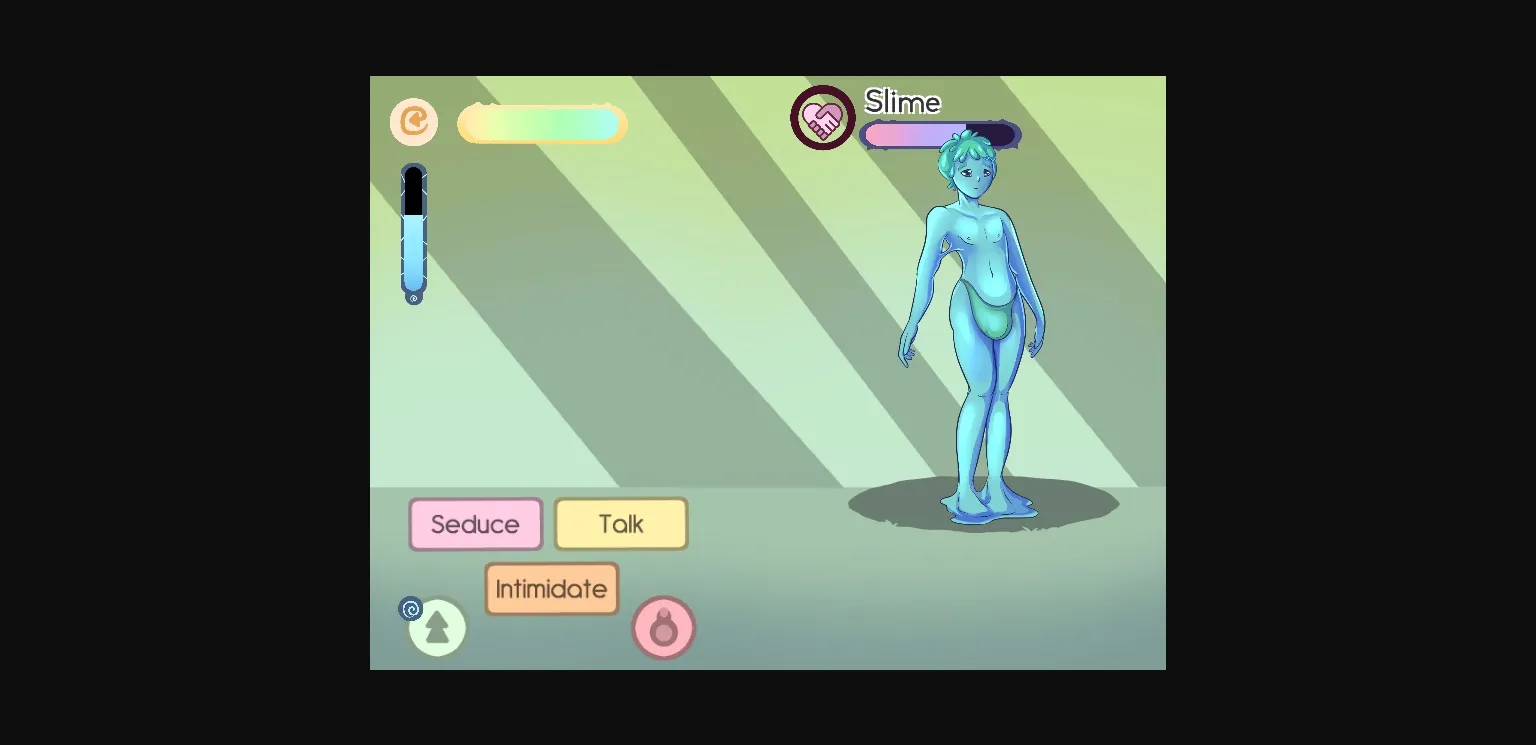Click the Intimidate button
Viewport: 1536px width, 745px height.
(551, 588)
